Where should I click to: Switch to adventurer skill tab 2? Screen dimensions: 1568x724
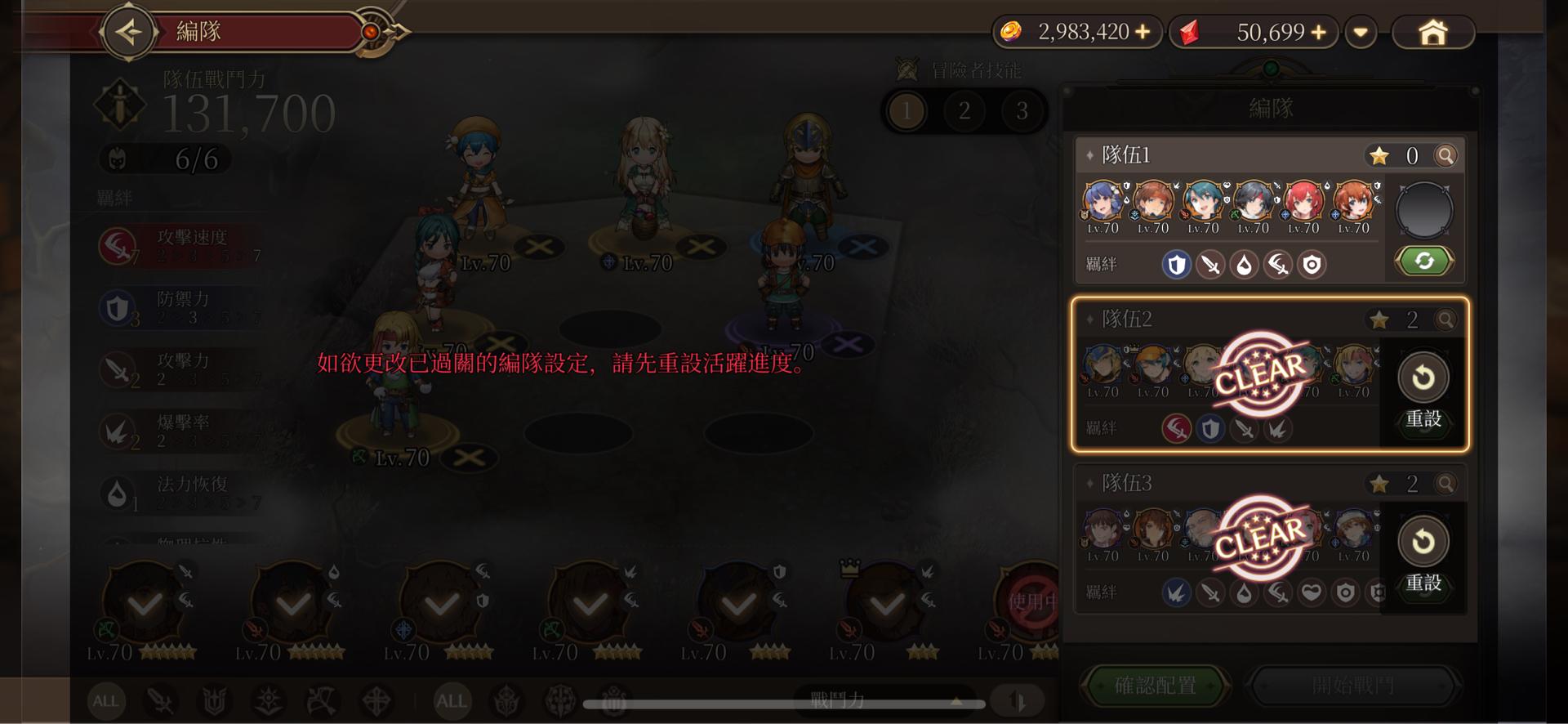[964, 112]
